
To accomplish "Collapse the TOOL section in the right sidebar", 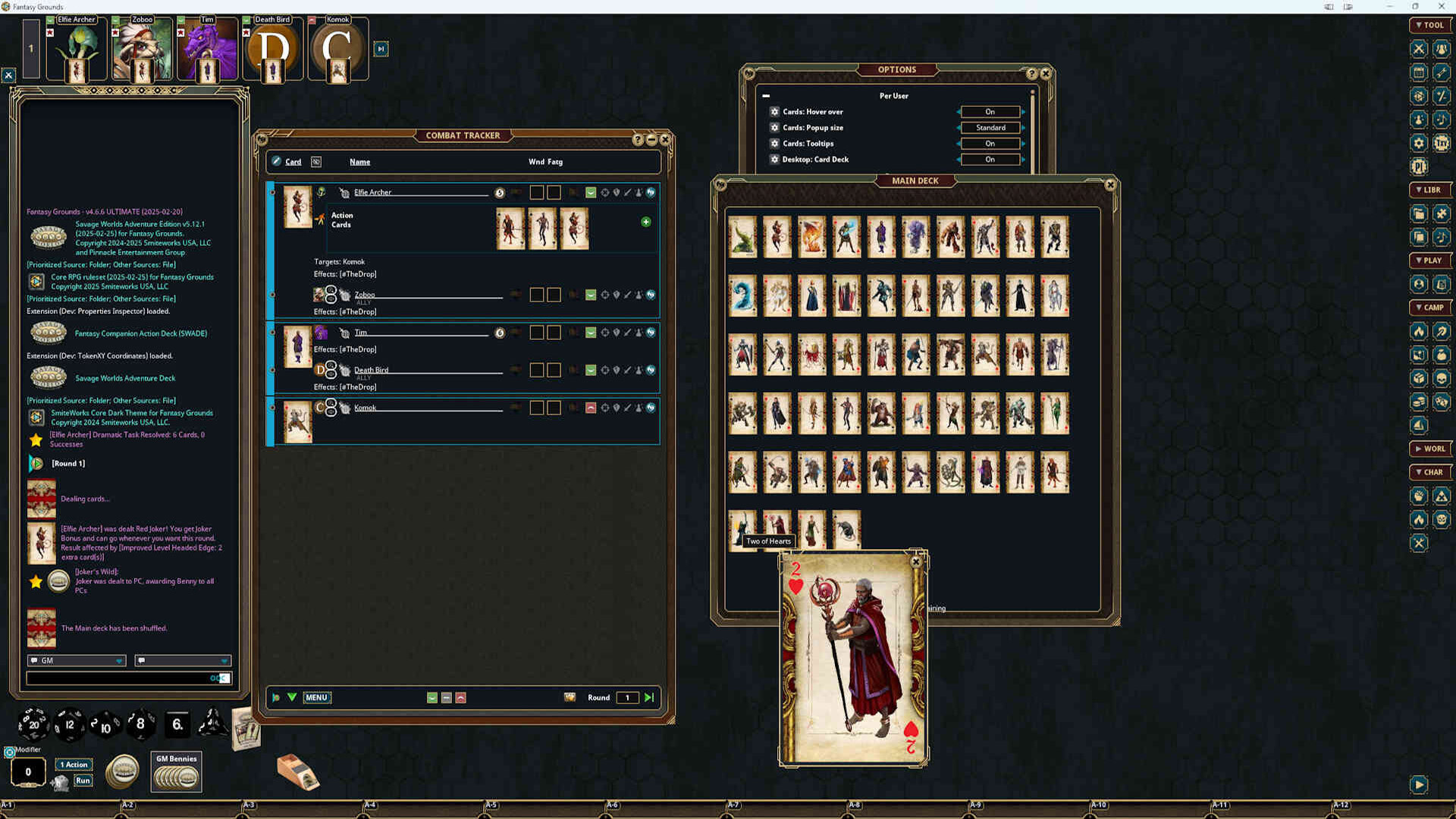I will pos(1430,24).
